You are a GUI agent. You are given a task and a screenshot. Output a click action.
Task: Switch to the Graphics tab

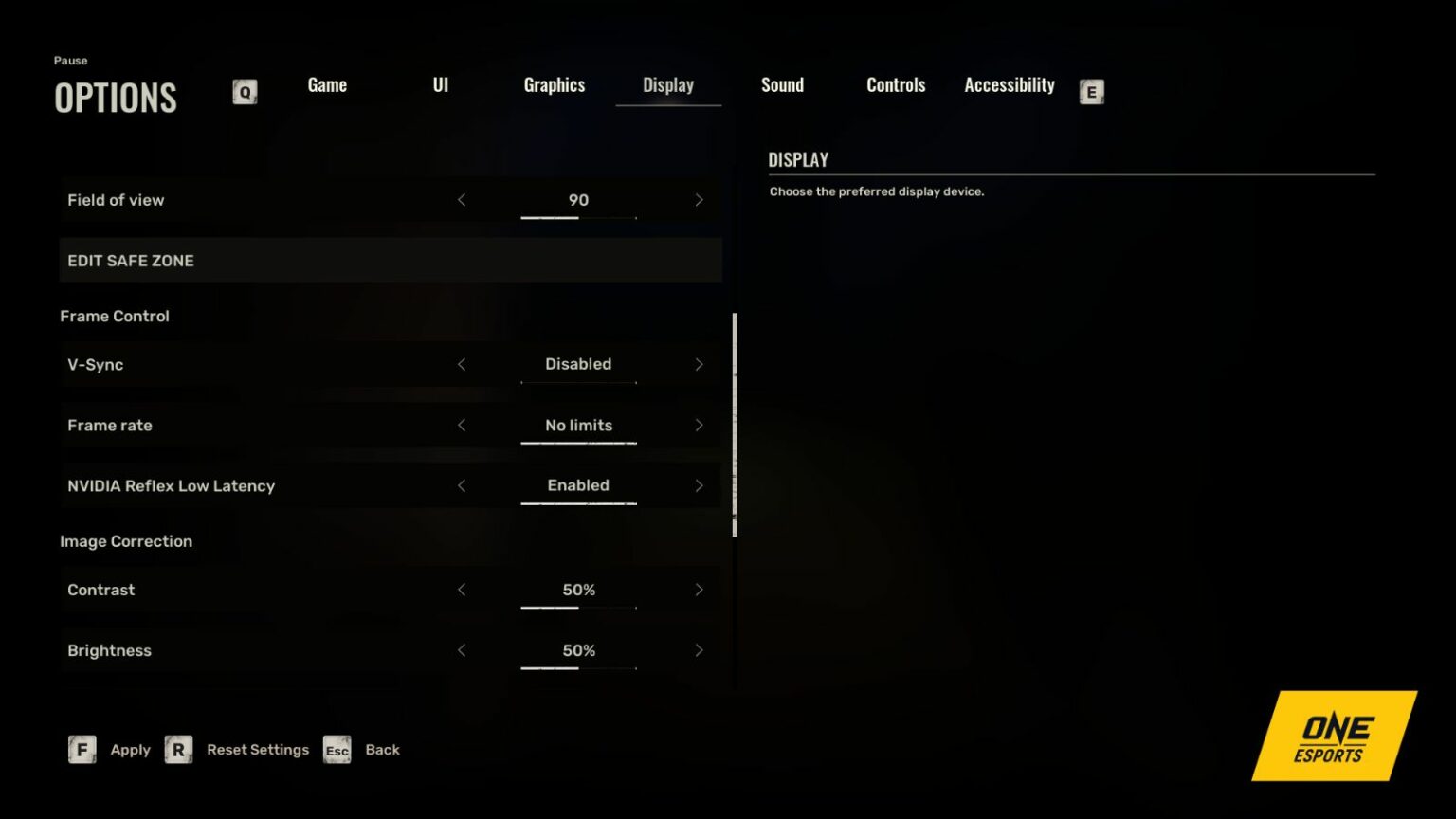(x=555, y=84)
